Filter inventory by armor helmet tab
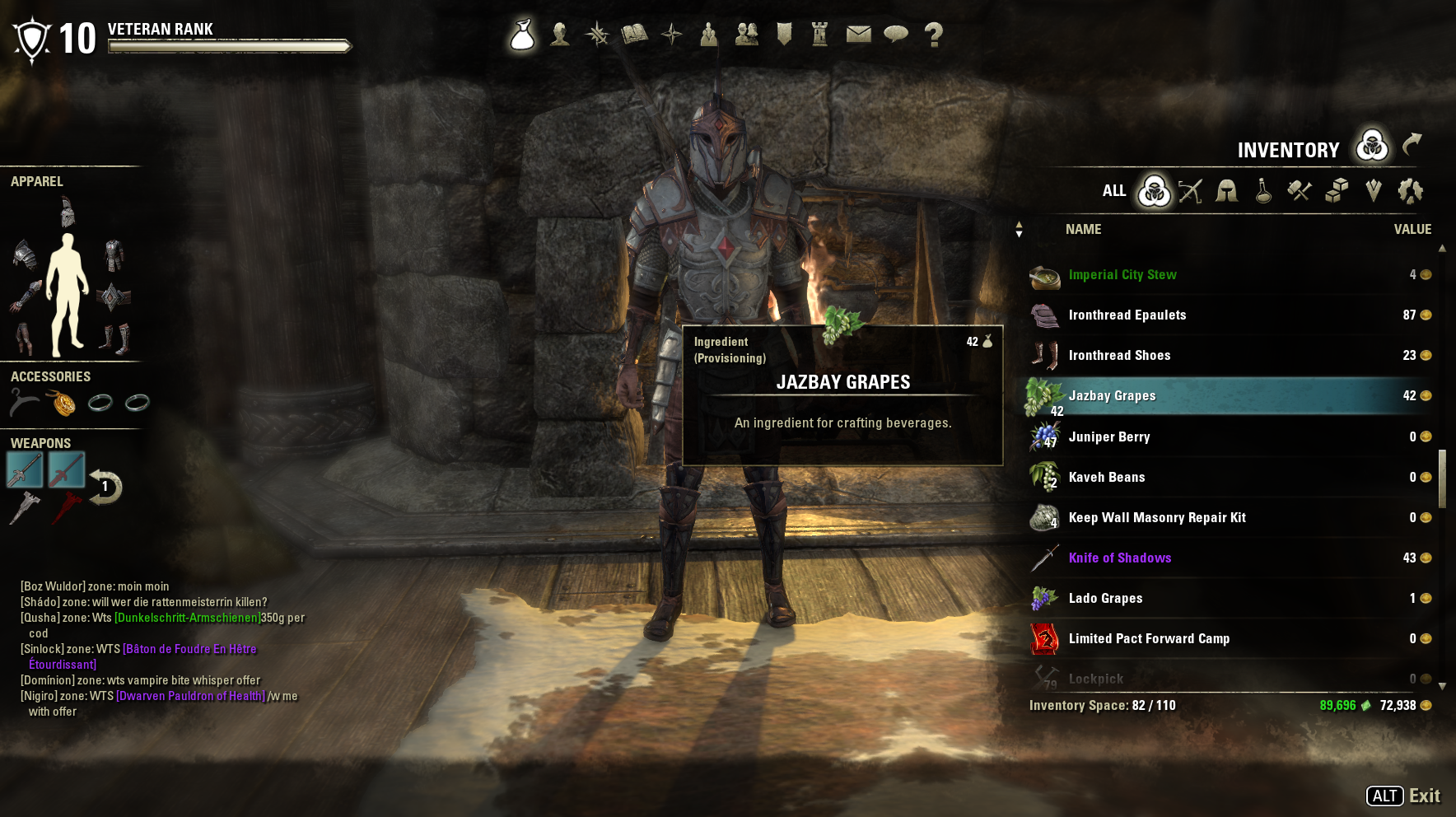The image size is (1456, 817). pos(1227,191)
